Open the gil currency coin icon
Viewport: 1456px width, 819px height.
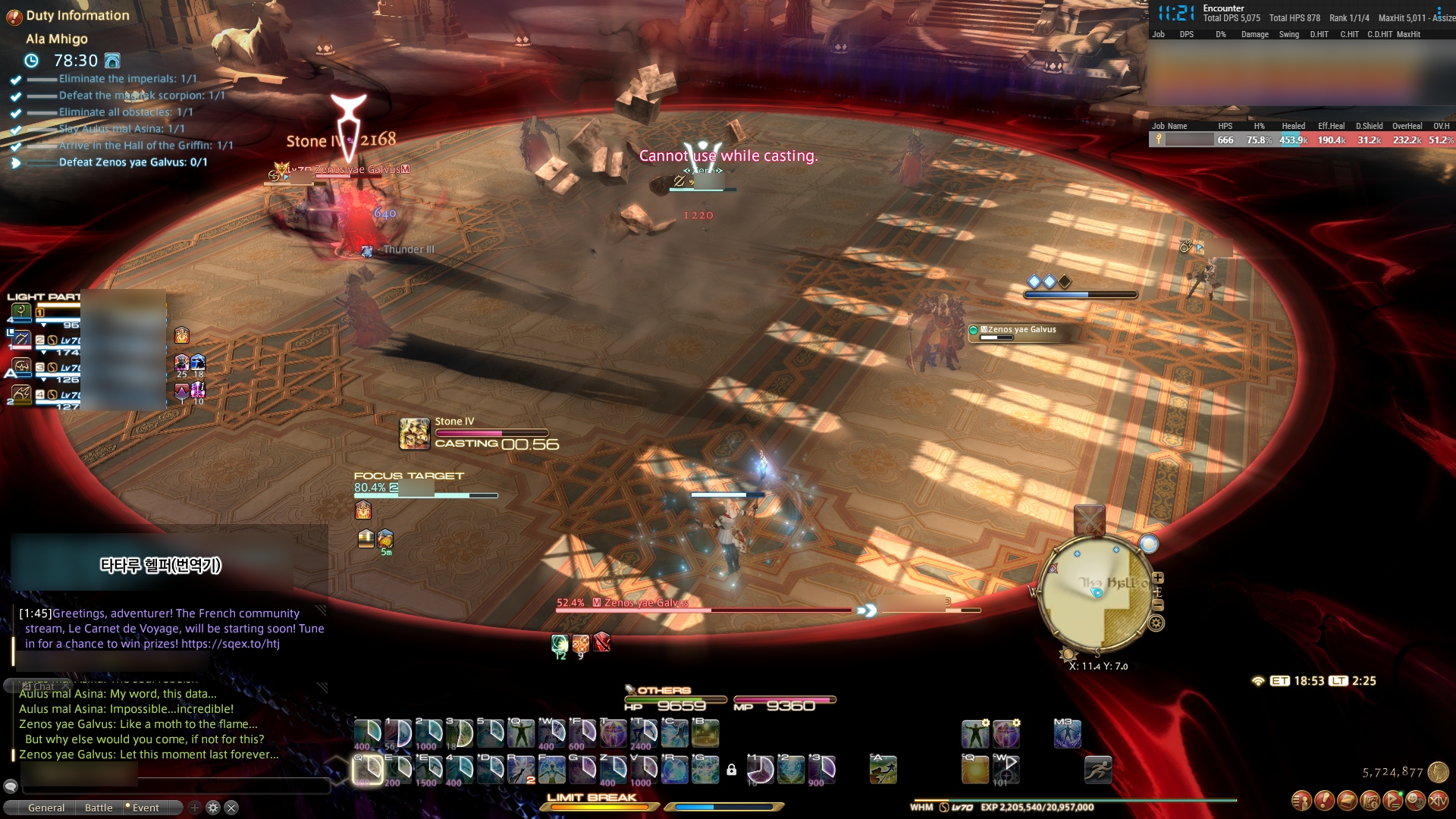pos(1438,772)
